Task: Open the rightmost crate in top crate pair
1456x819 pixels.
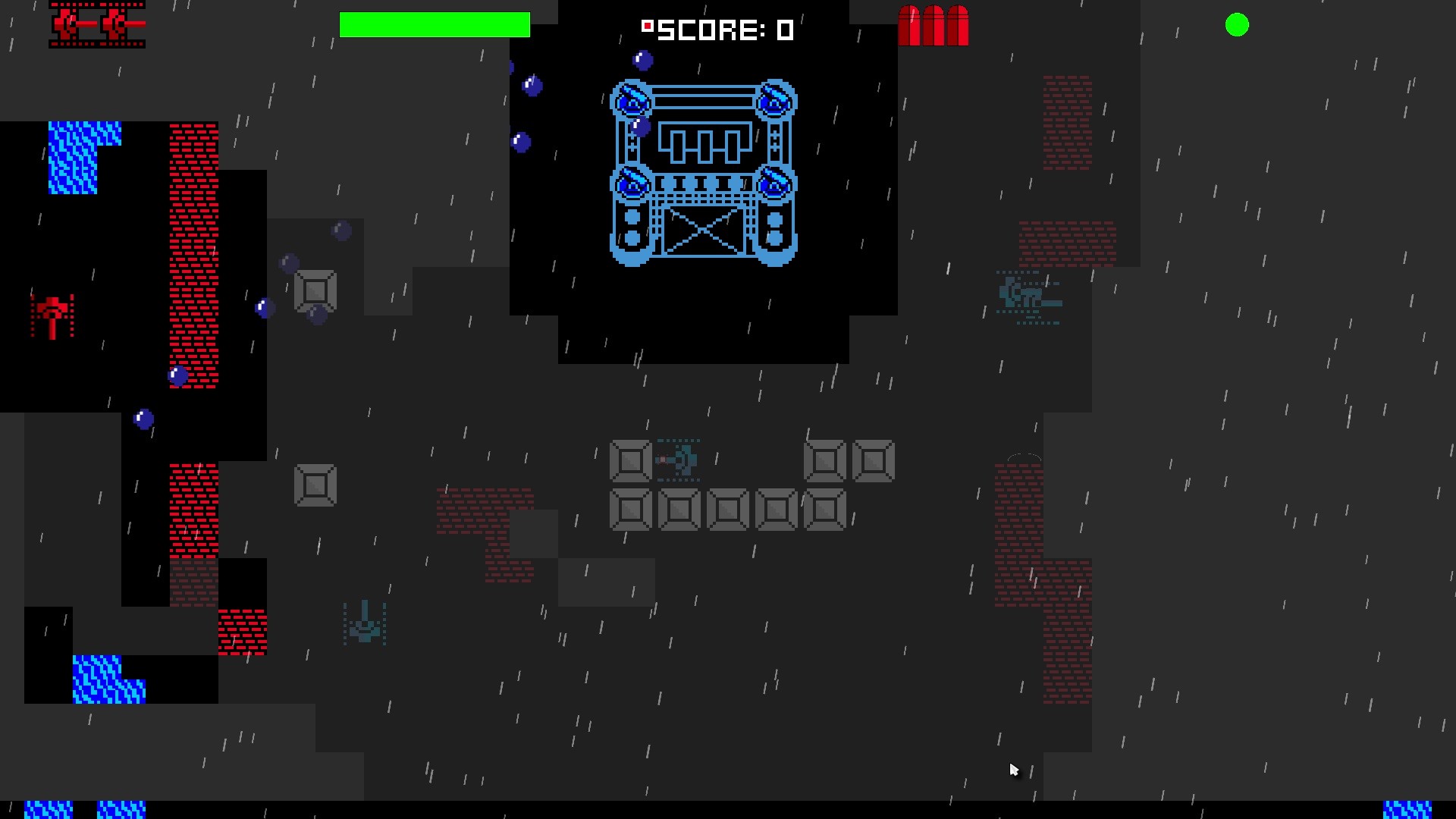Action: tap(874, 460)
